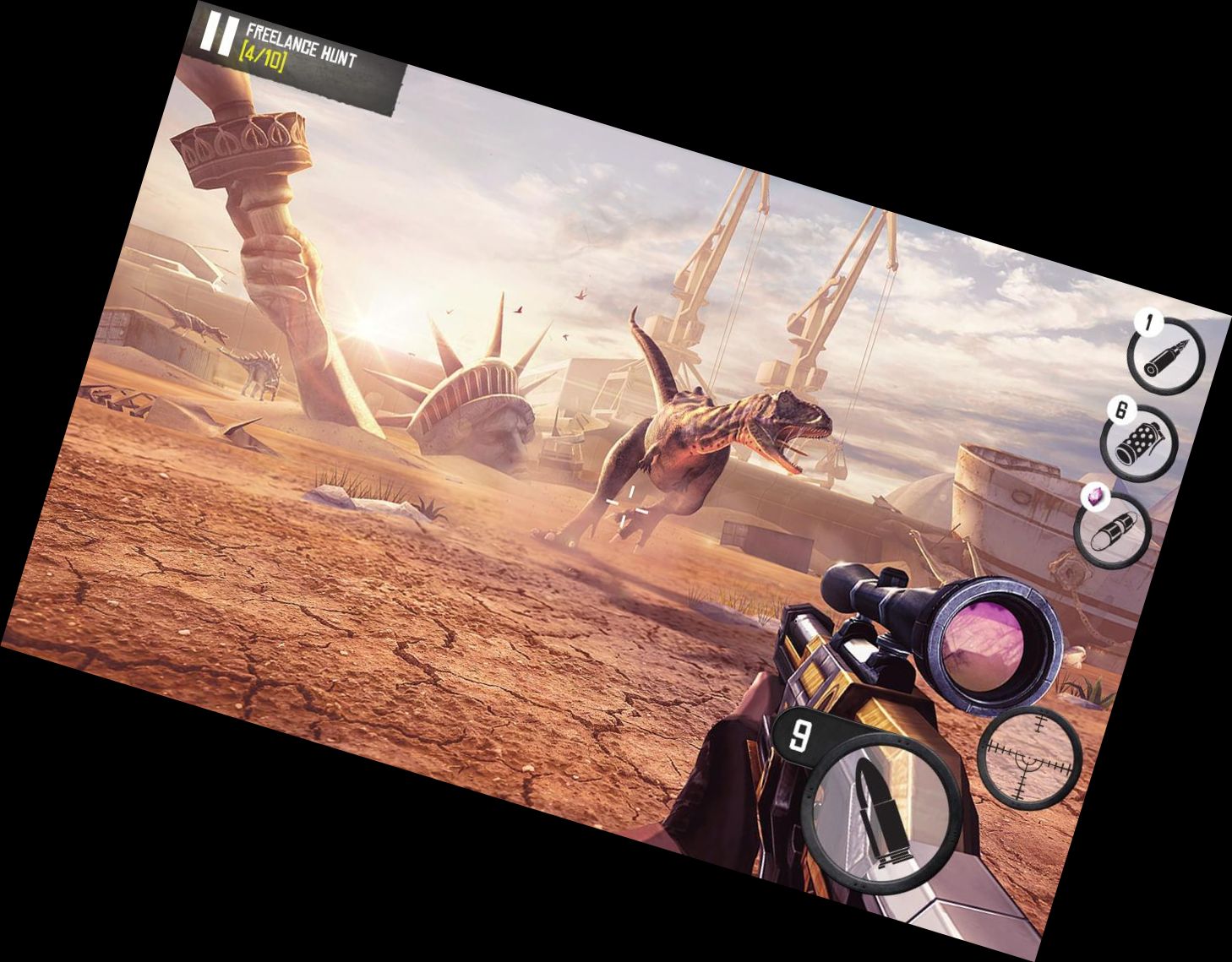
Task: Tap the sniper scope lens to zoom in
Action: point(990,647)
